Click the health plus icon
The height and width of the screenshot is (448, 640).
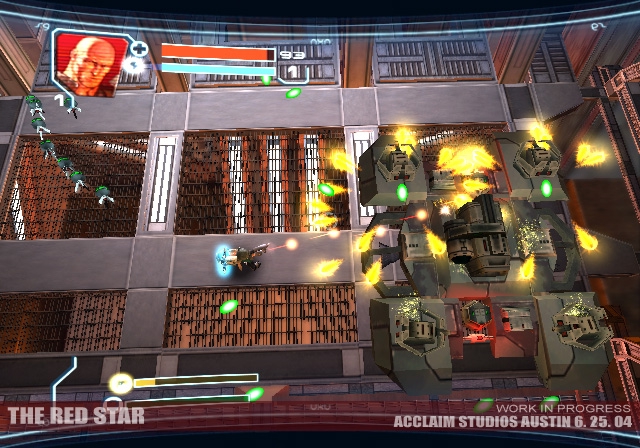click(140, 48)
